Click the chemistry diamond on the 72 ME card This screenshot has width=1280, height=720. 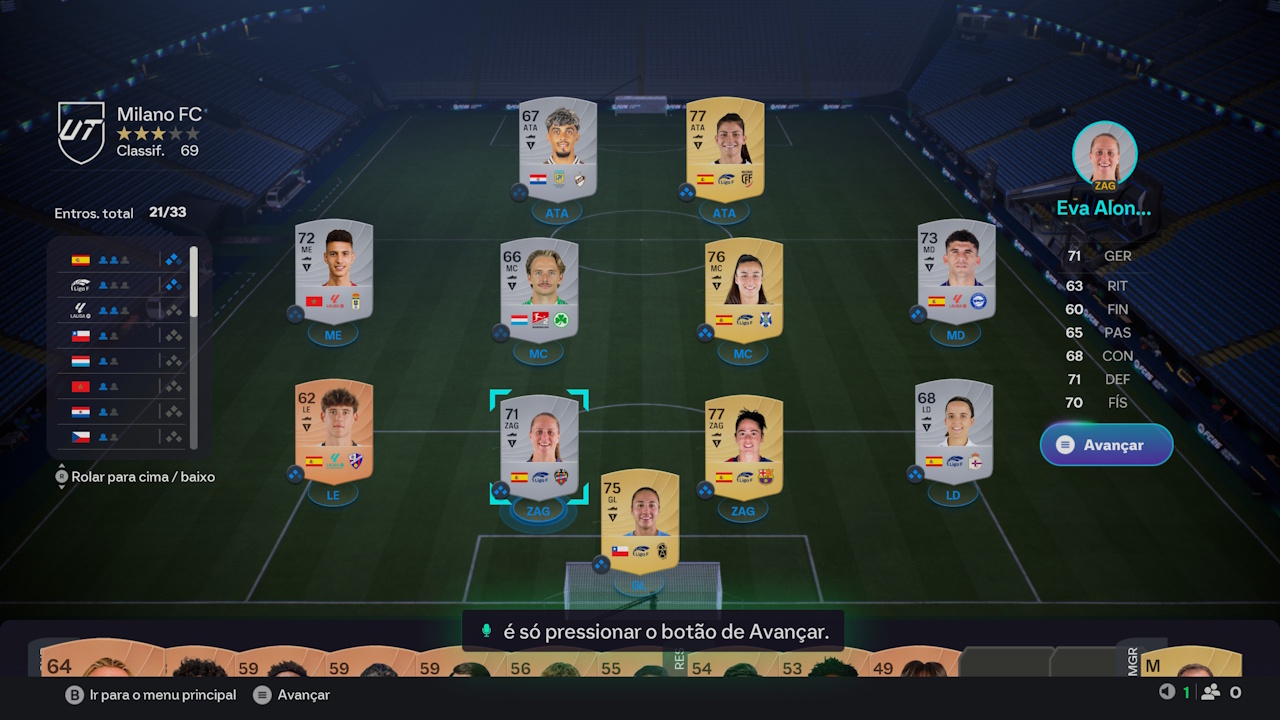point(294,312)
